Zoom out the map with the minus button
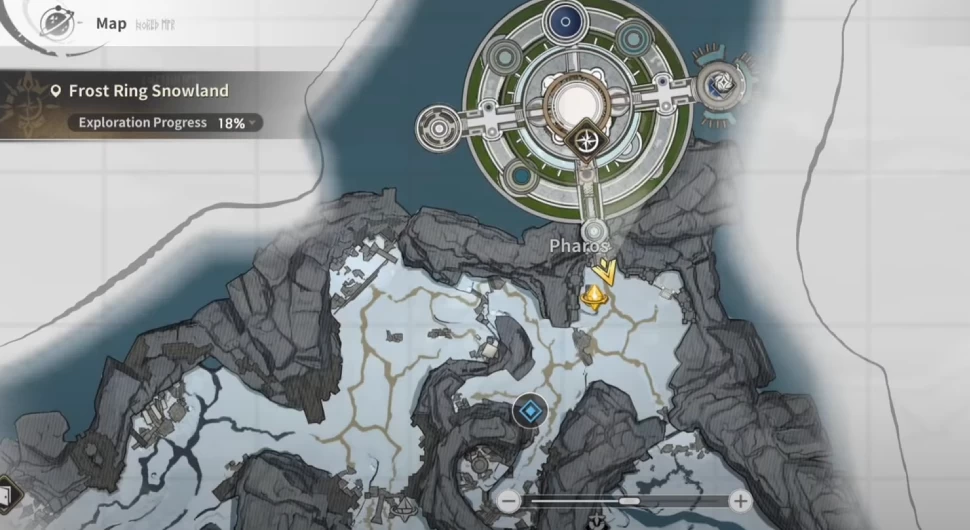 tap(509, 501)
